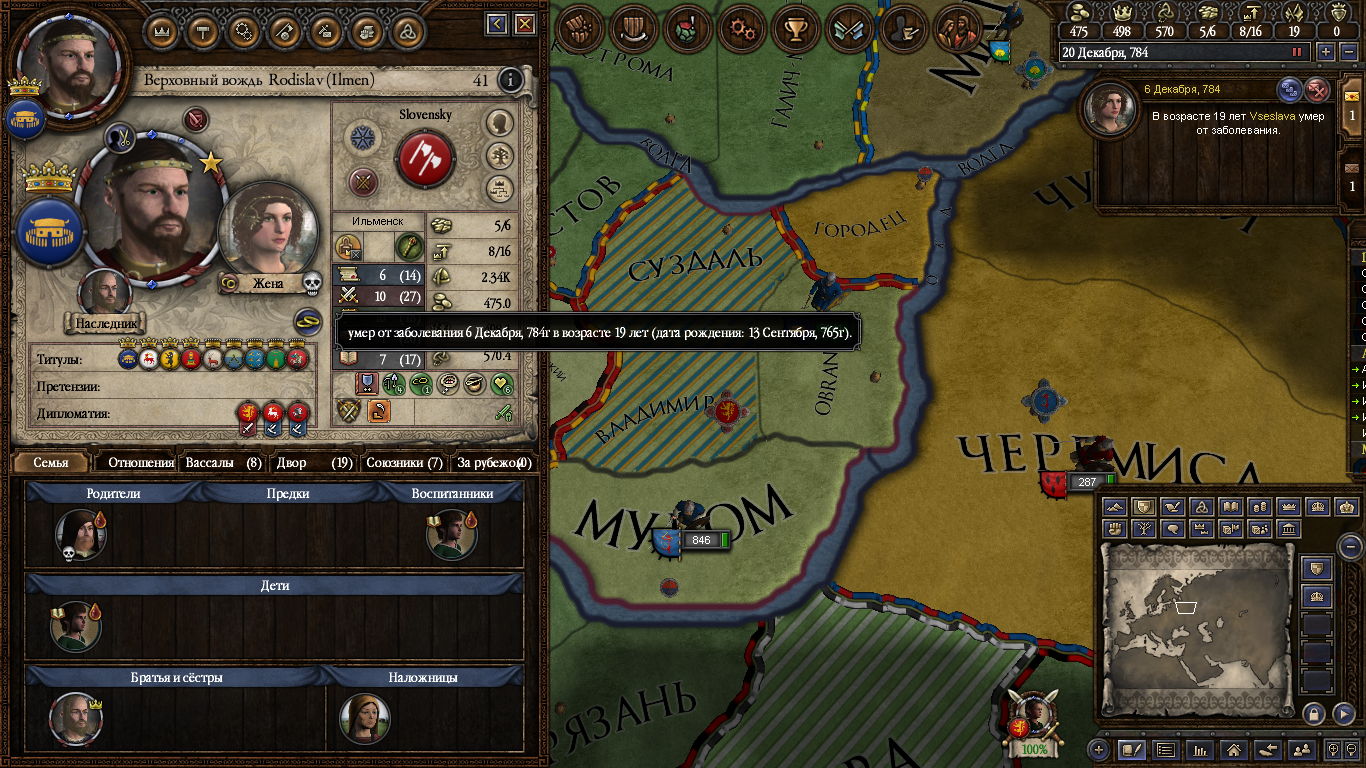Switch to the Вассалы tab
Image resolution: width=1366 pixels, height=768 pixels.
(223, 463)
